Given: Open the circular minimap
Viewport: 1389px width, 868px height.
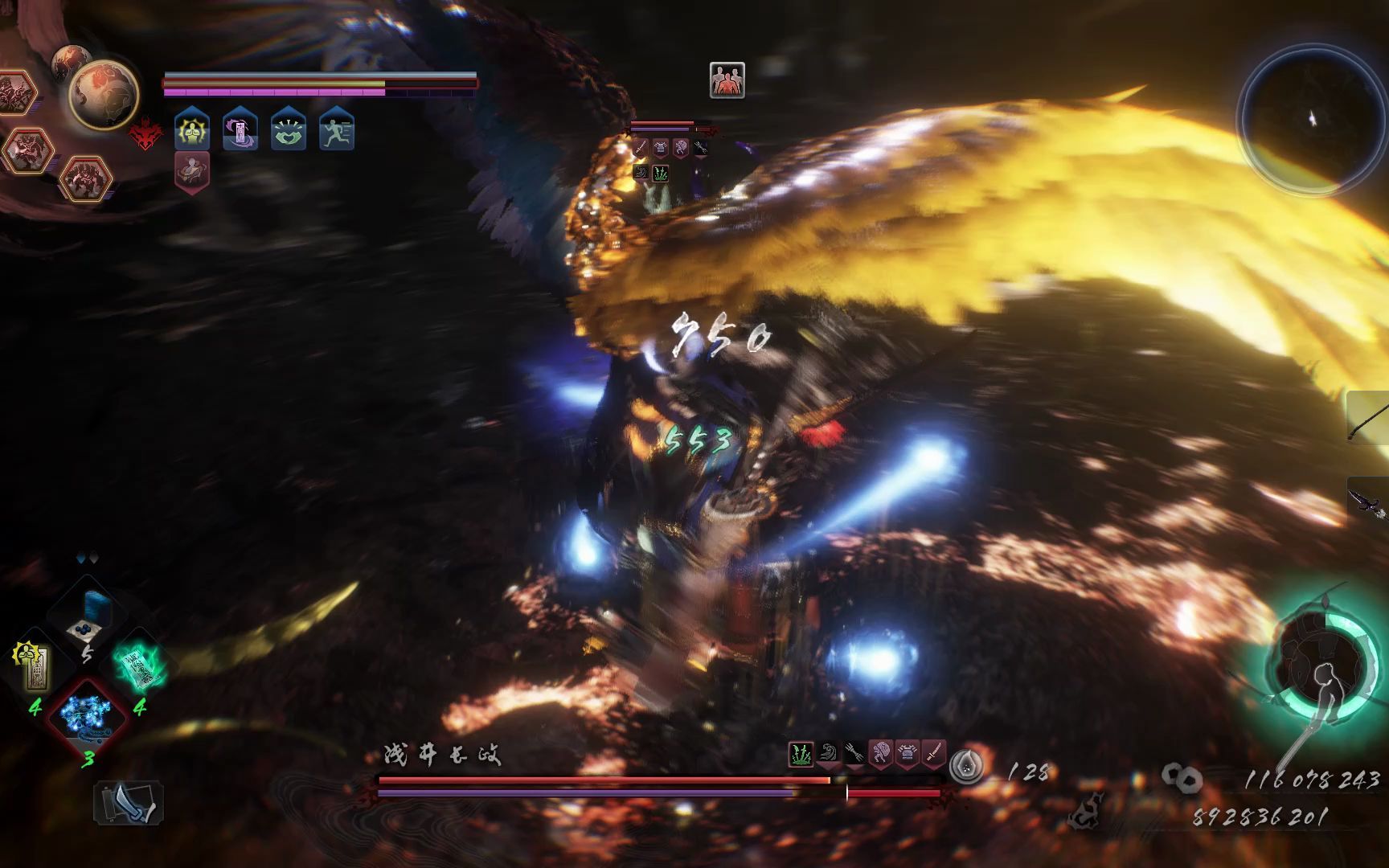Looking at the screenshot, I should click(x=1310, y=121).
